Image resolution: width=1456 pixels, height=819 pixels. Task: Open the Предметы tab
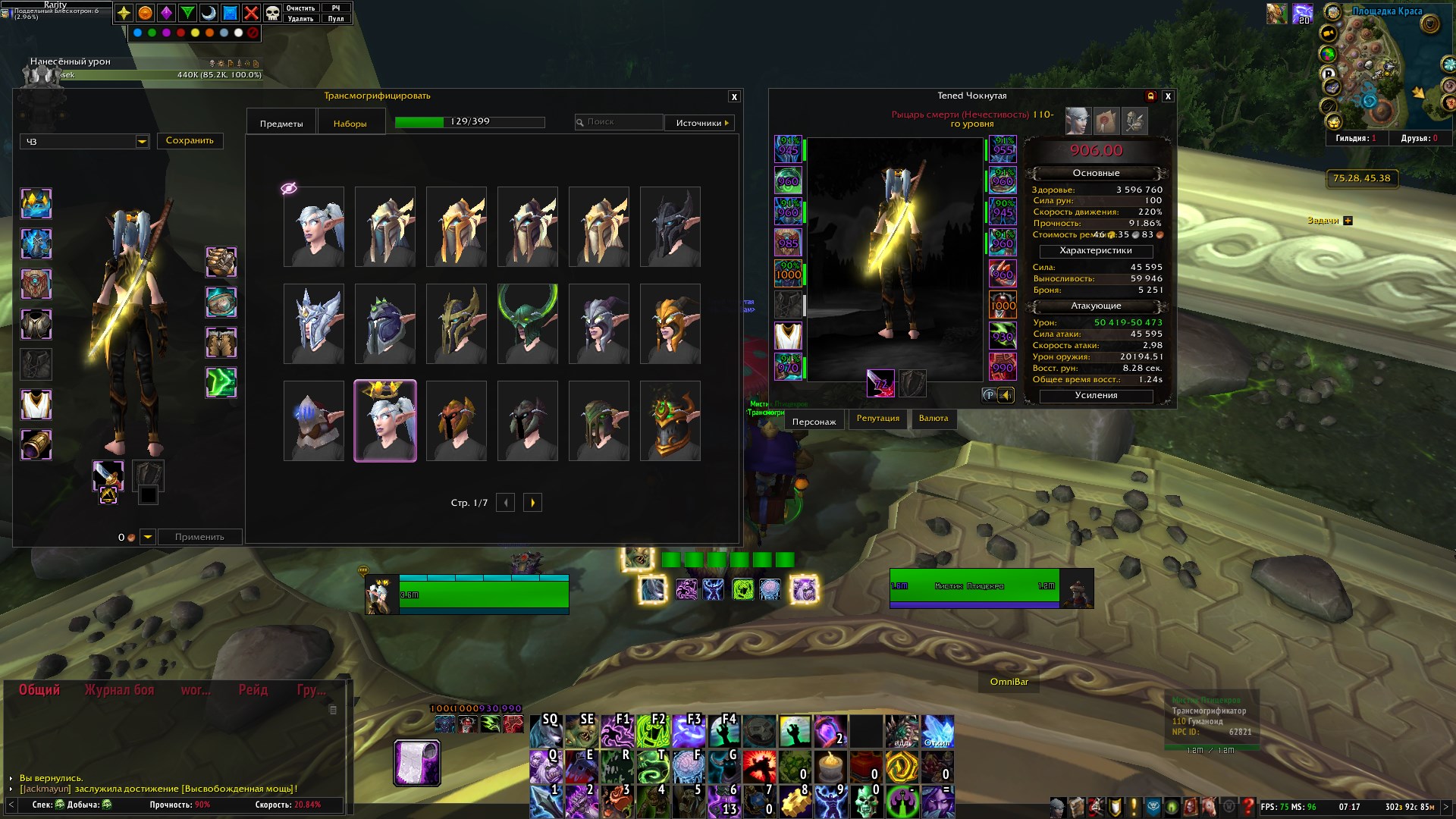(x=281, y=124)
